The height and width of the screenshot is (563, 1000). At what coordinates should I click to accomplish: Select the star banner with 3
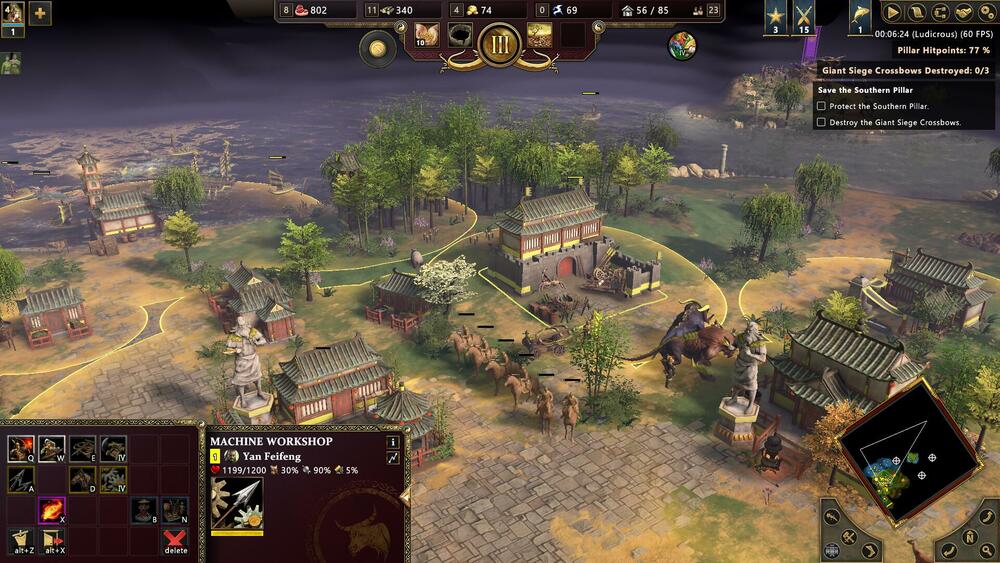coord(776,17)
